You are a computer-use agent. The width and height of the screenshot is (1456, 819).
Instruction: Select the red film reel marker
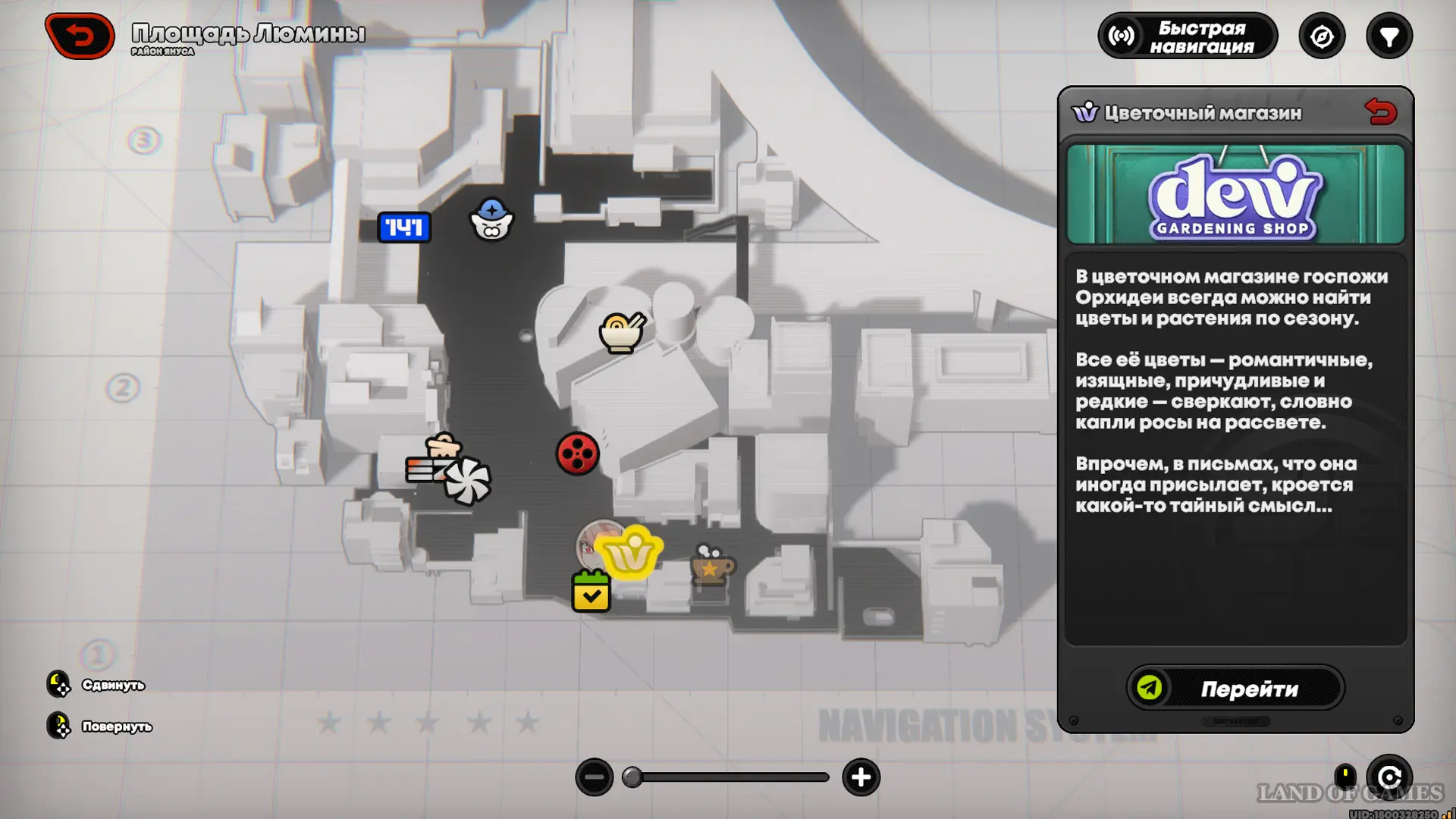pyautogui.click(x=577, y=454)
